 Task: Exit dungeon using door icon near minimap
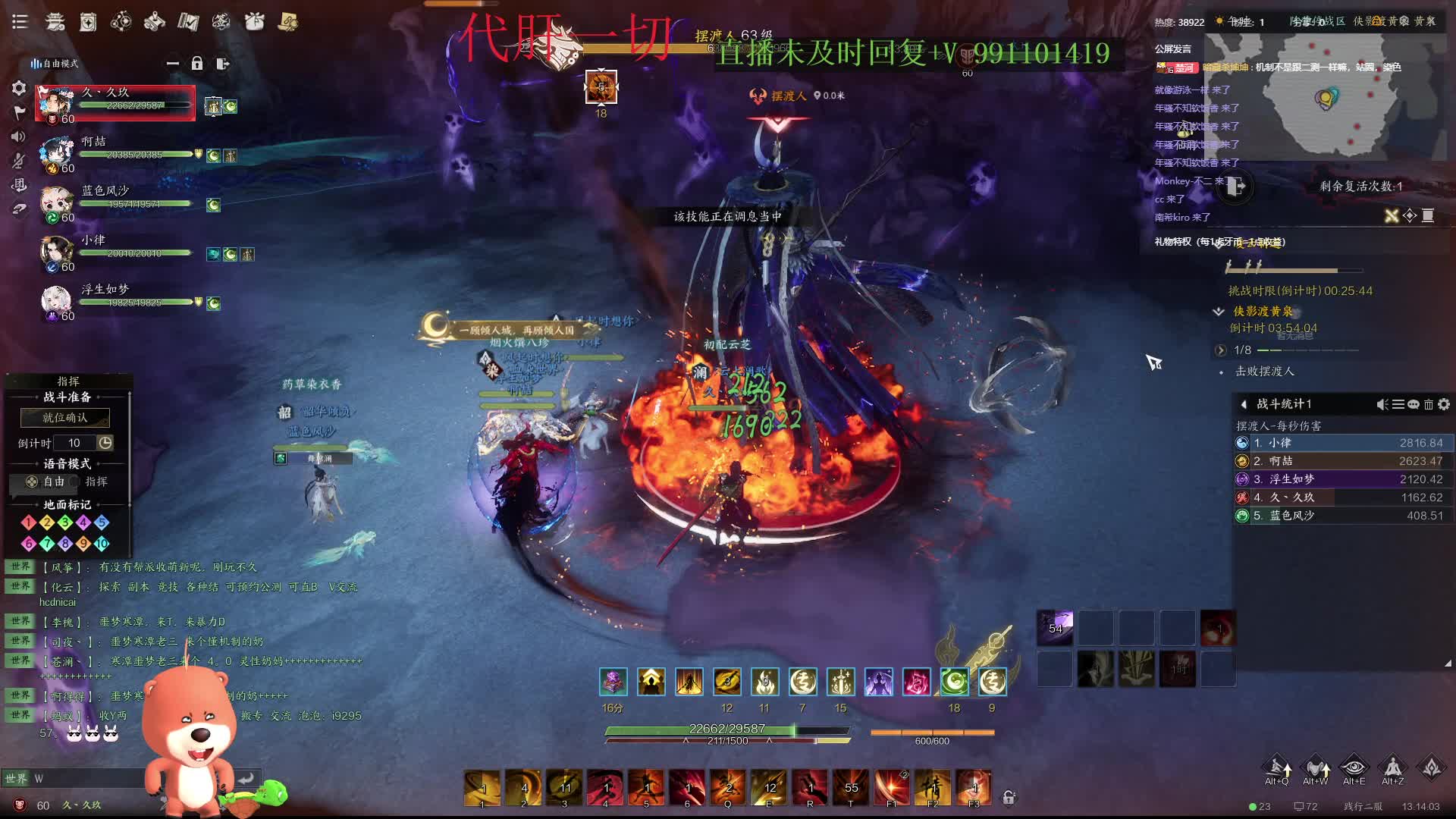1235,186
